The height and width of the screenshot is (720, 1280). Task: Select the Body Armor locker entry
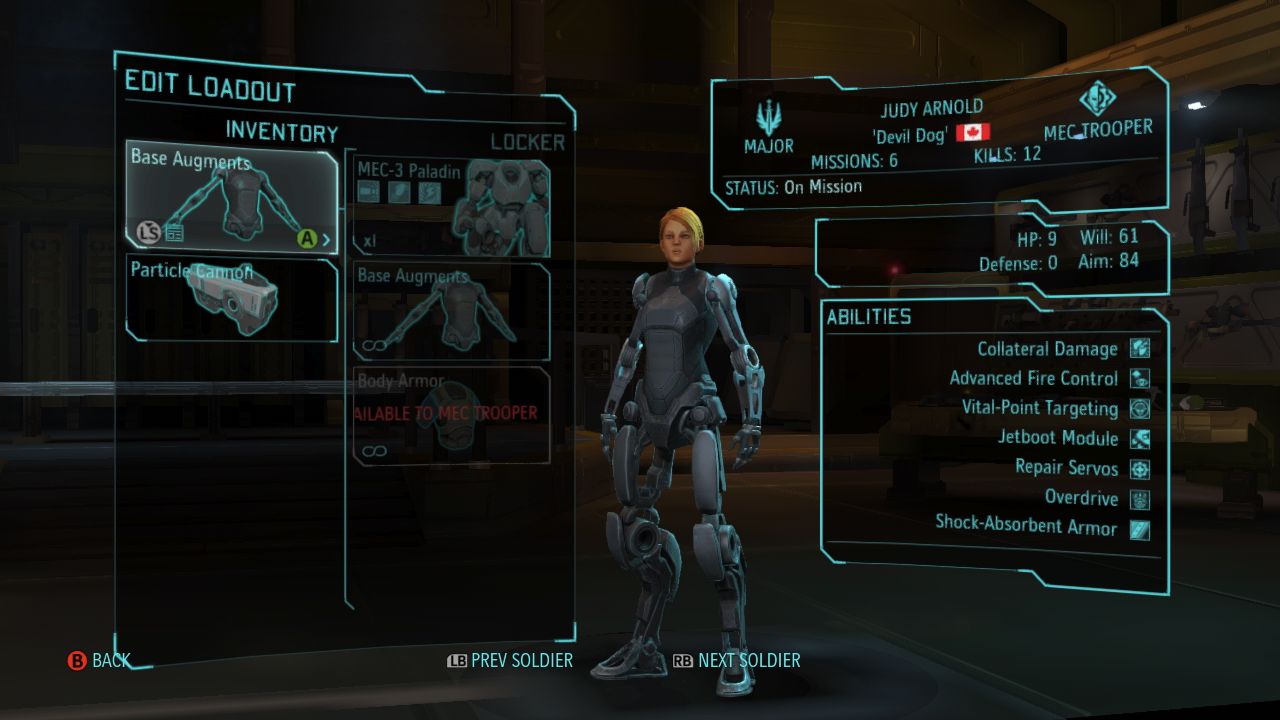coord(452,415)
